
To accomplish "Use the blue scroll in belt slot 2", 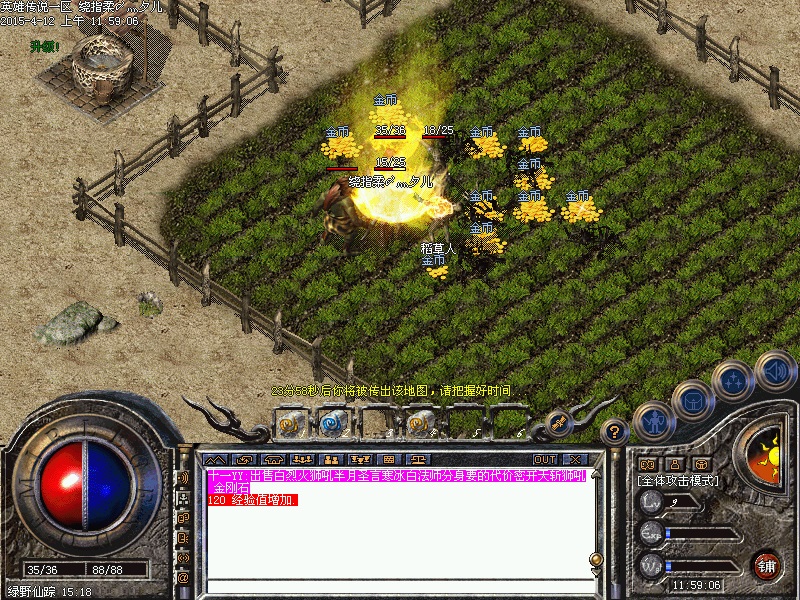I will coord(331,424).
